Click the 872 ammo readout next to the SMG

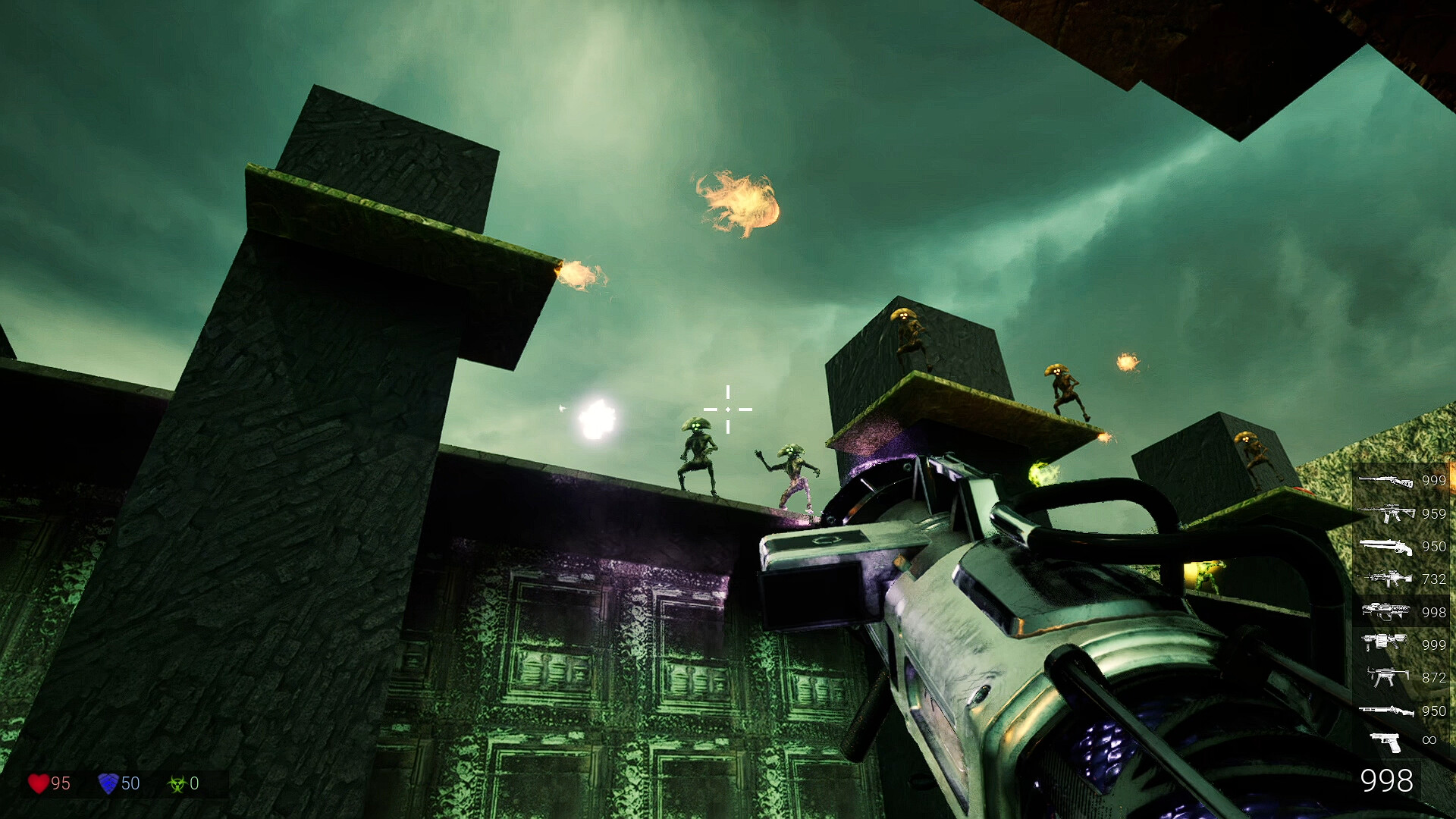pyautogui.click(x=1432, y=676)
